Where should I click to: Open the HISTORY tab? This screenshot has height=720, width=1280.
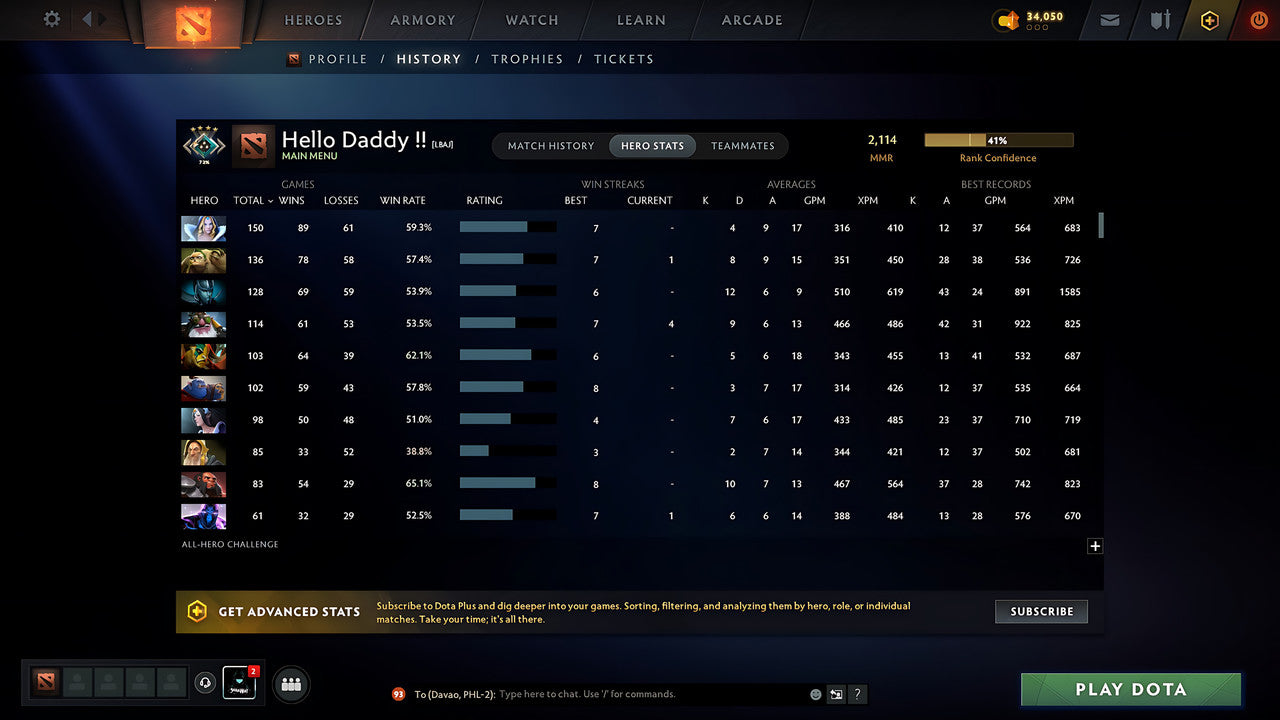(x=428, y=59)
